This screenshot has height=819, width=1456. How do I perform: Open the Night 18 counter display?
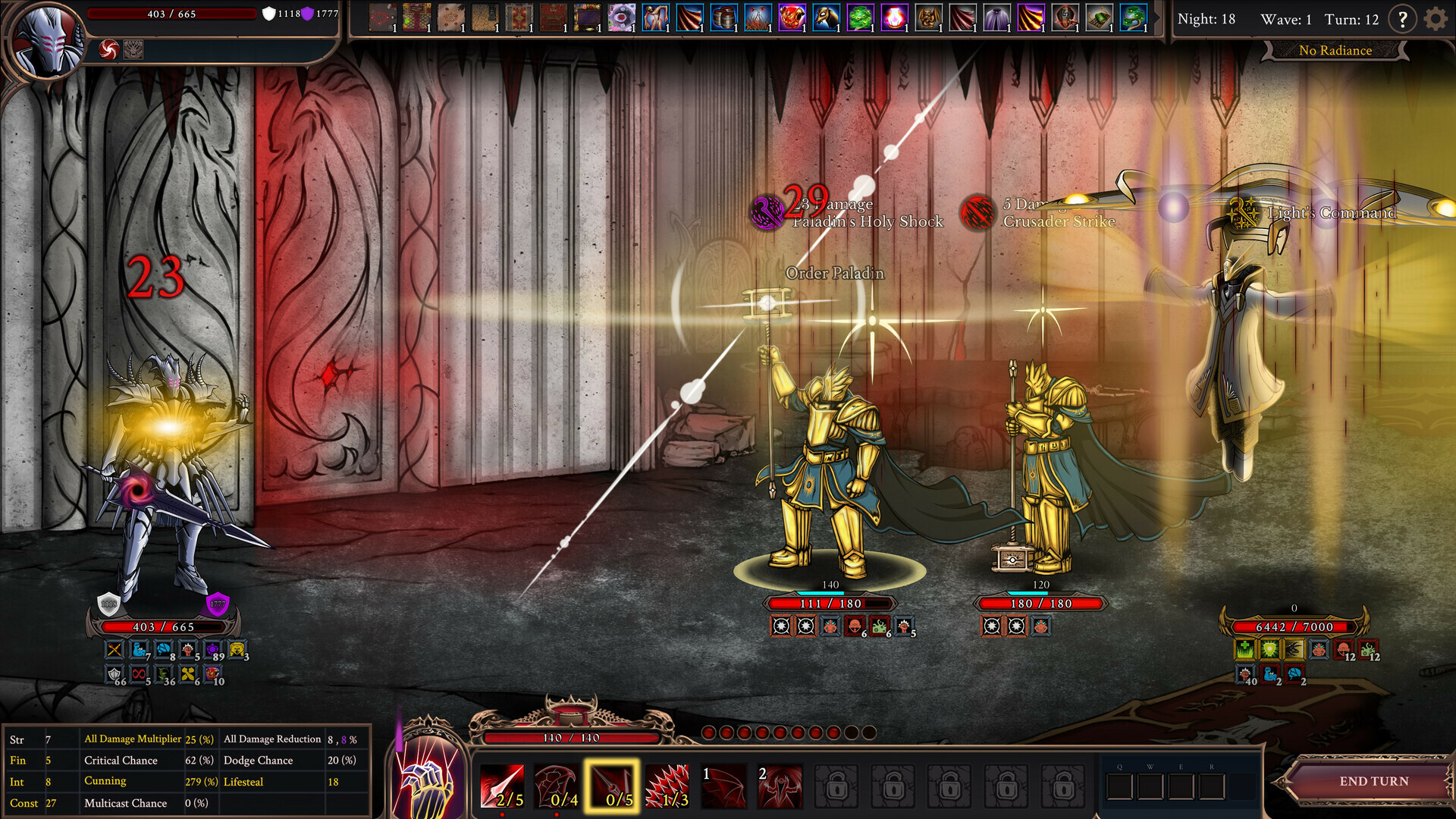click(x=1207, y=19)
